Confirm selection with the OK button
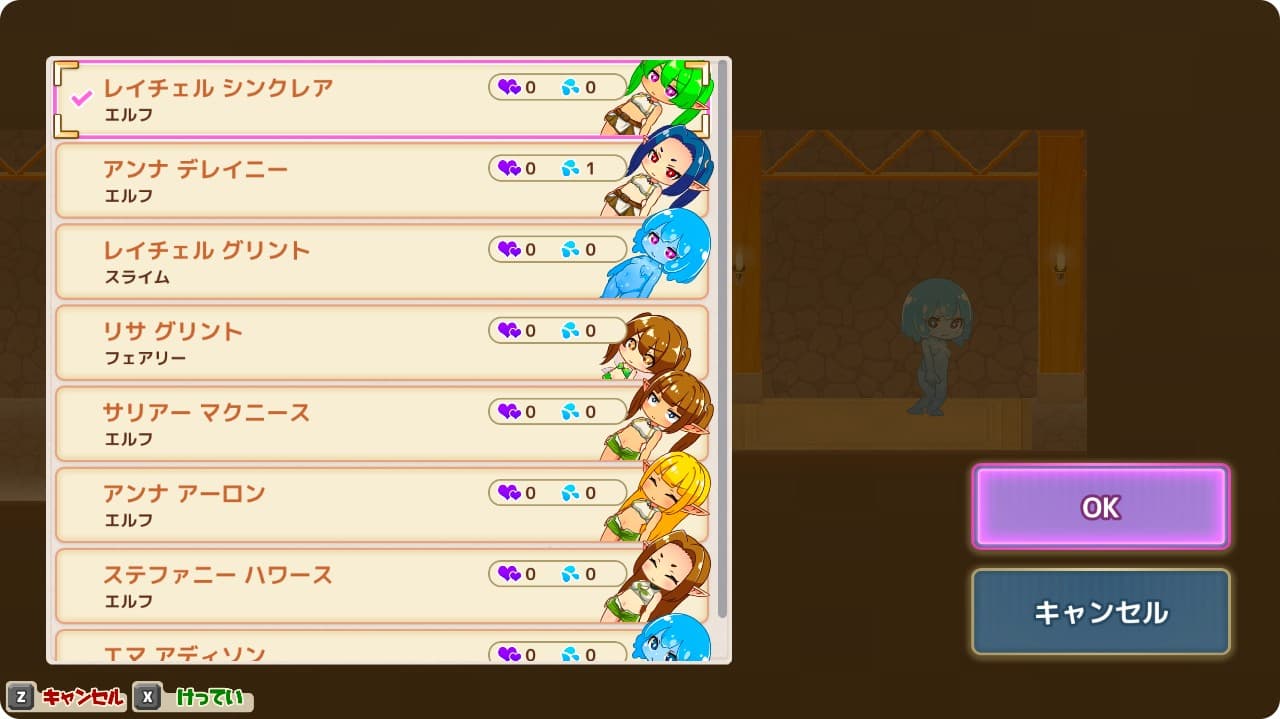This screenshot has width=1280, height=719. coord(1100,507)
